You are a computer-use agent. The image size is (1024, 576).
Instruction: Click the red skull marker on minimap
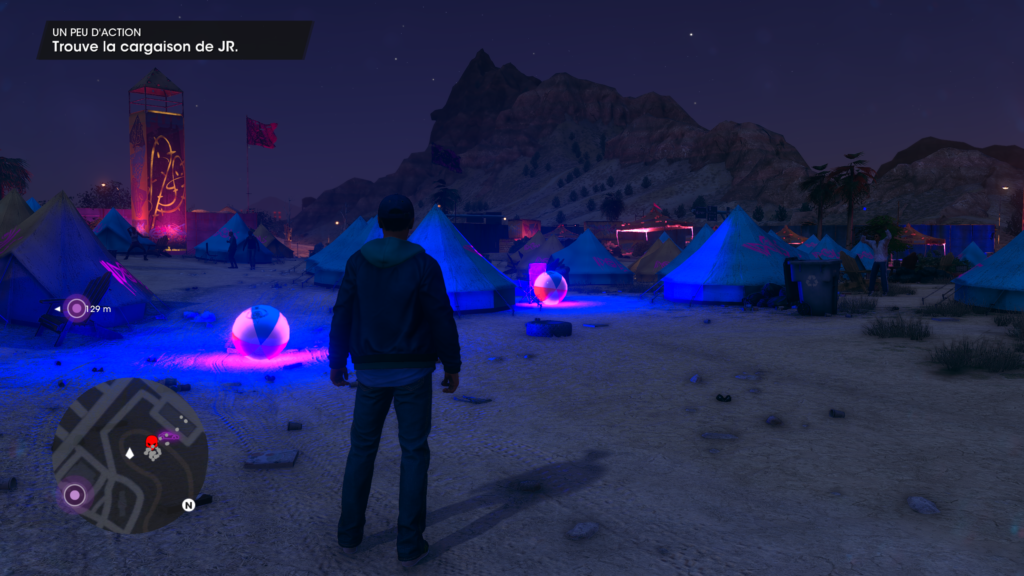pos(152,442)
